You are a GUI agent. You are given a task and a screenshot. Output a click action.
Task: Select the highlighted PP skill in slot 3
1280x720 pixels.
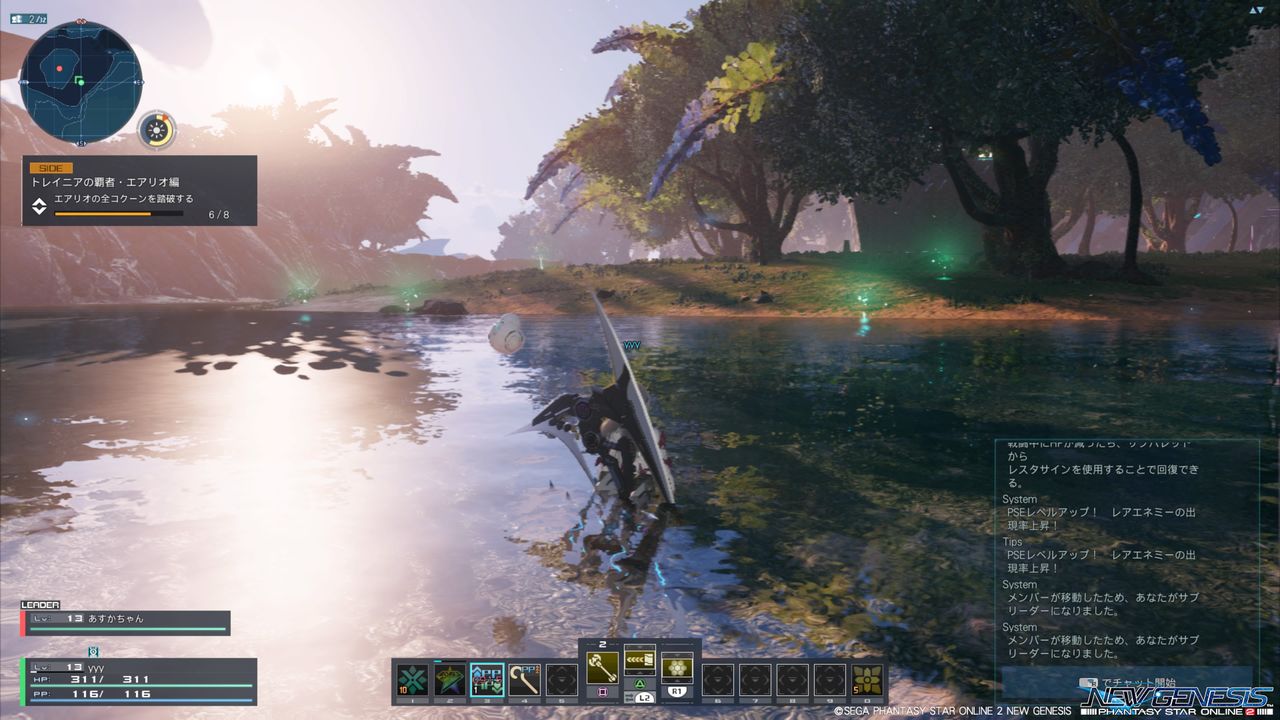coord(487,679)
